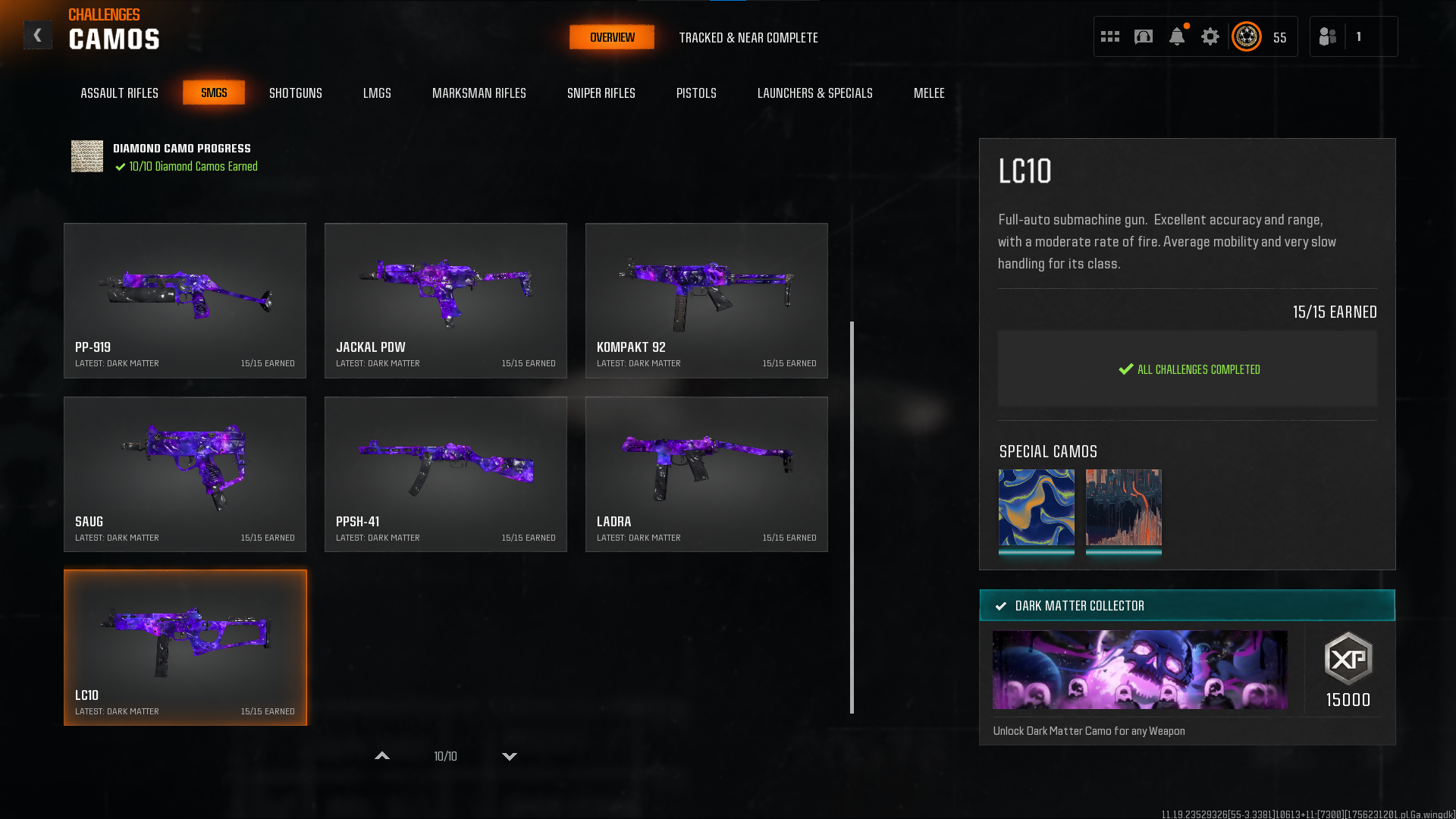The width and height of the screenshot is (1456, 819).
Task: Select the Ladra weapon card
Action: [706, 474]
